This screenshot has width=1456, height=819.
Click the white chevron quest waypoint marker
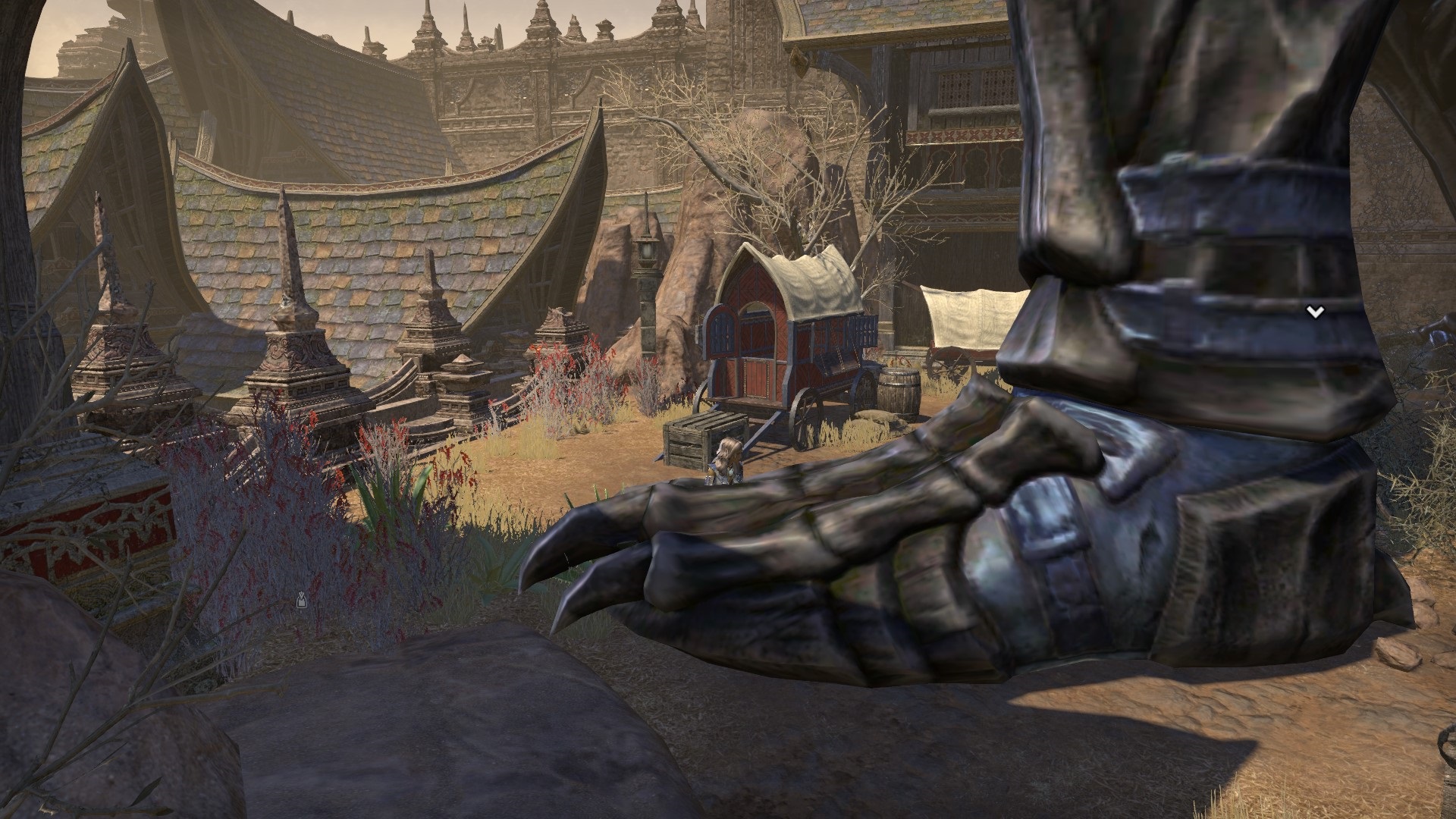(1315, 312)
